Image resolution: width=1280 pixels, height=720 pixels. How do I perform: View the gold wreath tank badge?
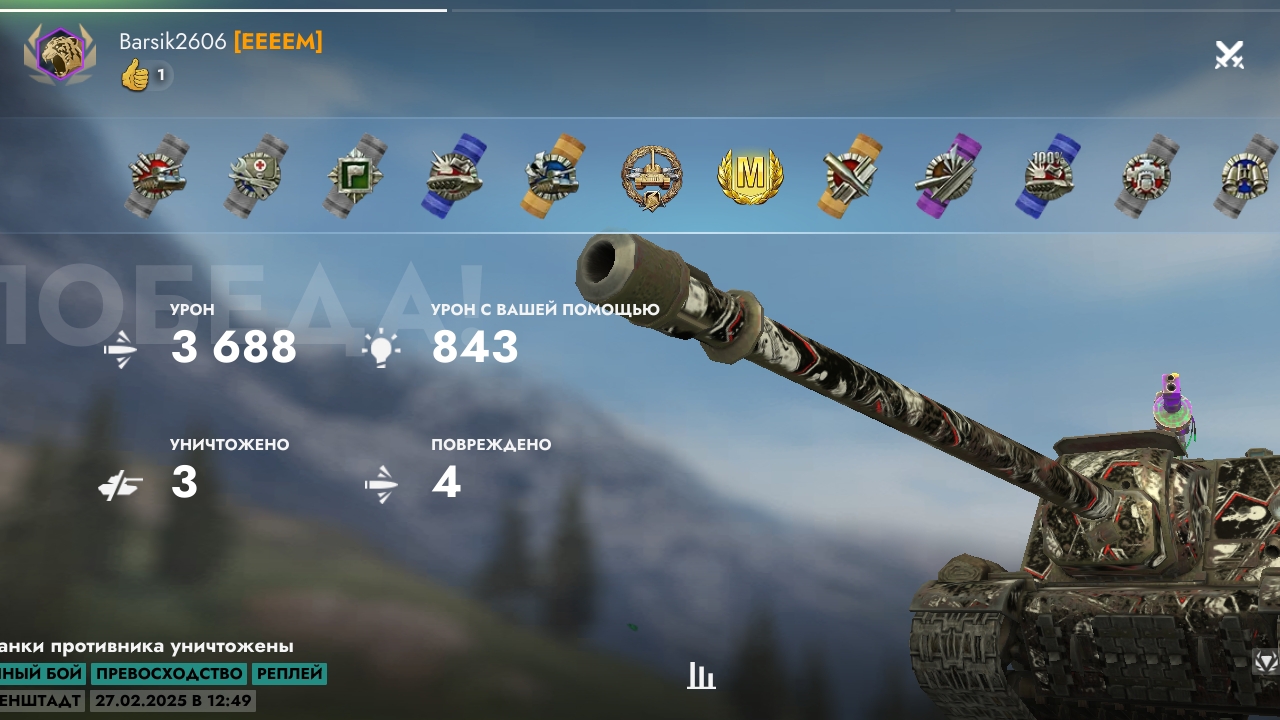(652, 177)
